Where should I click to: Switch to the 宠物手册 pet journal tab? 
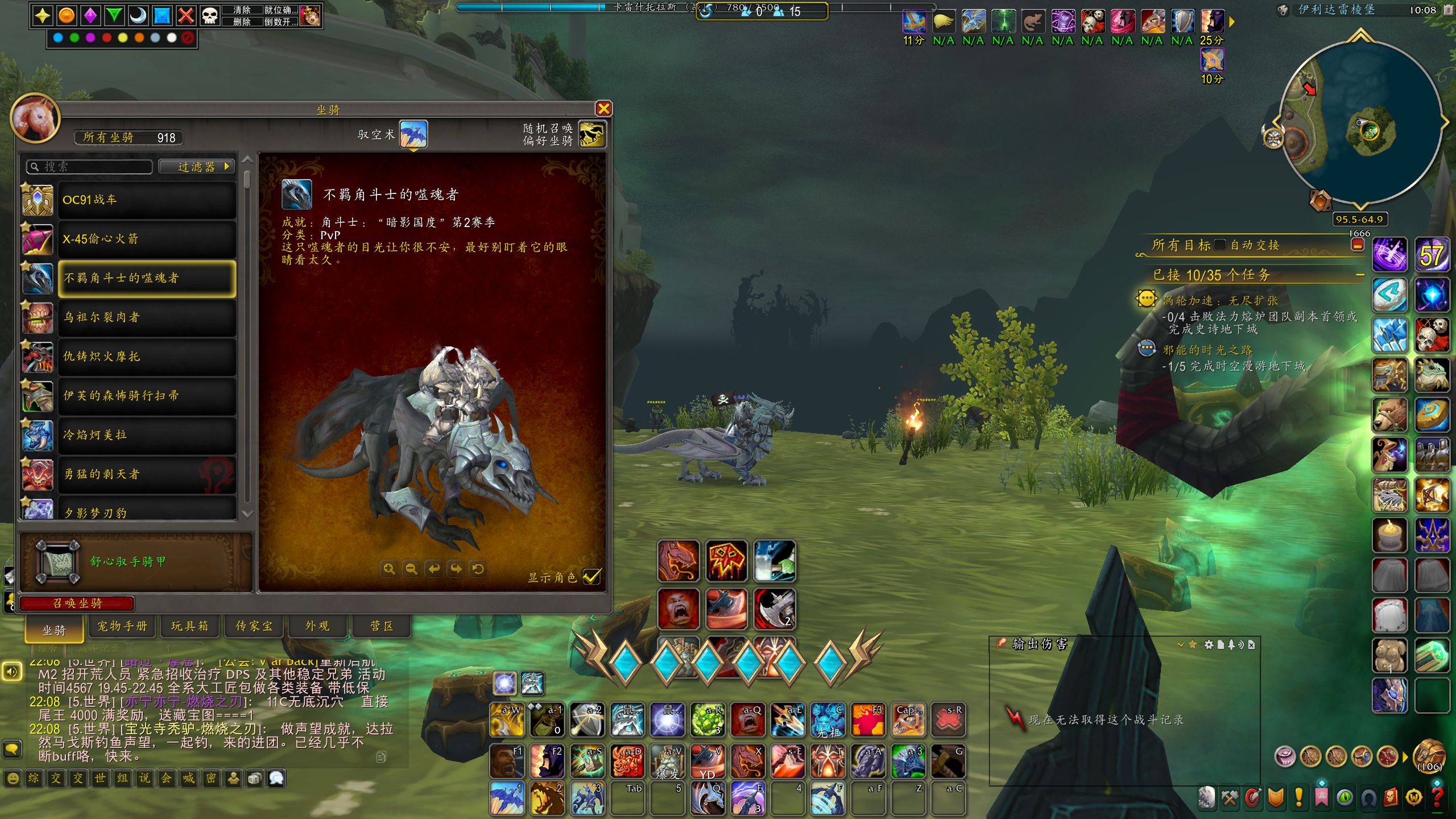(x=122, y=626)
